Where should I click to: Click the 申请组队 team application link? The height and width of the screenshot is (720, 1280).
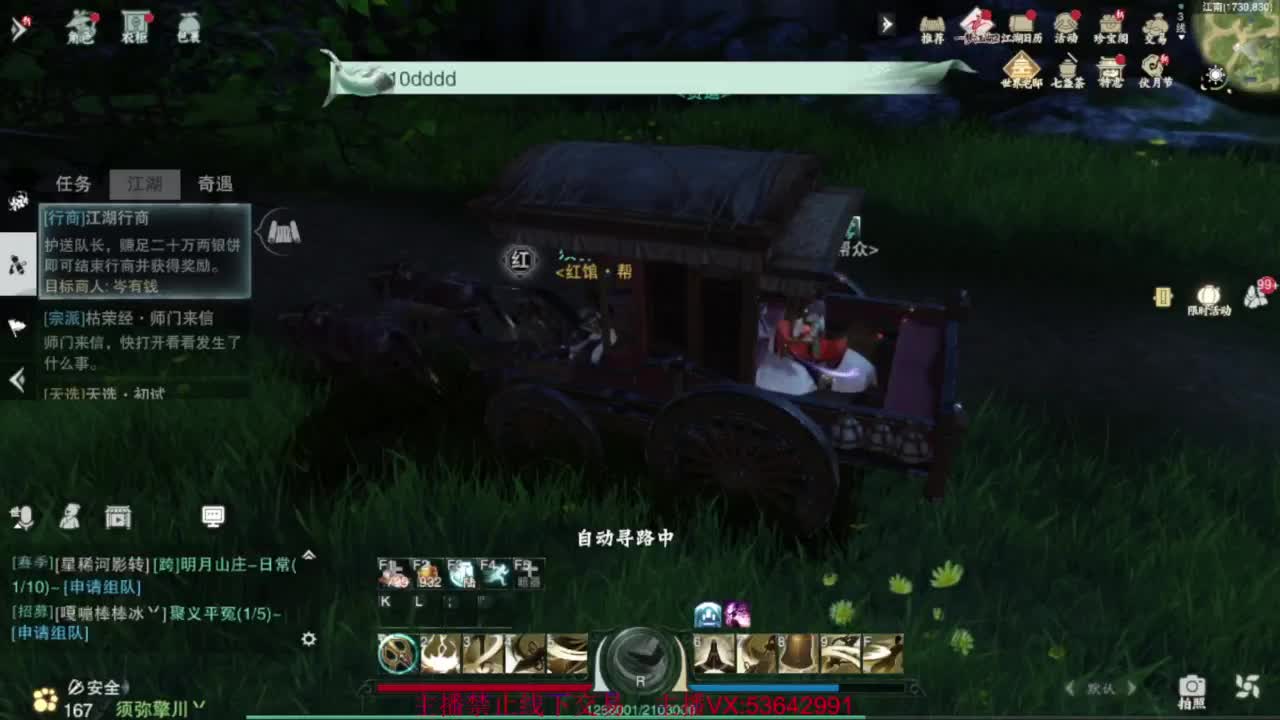pyautogui.click(x=98, y=586)
